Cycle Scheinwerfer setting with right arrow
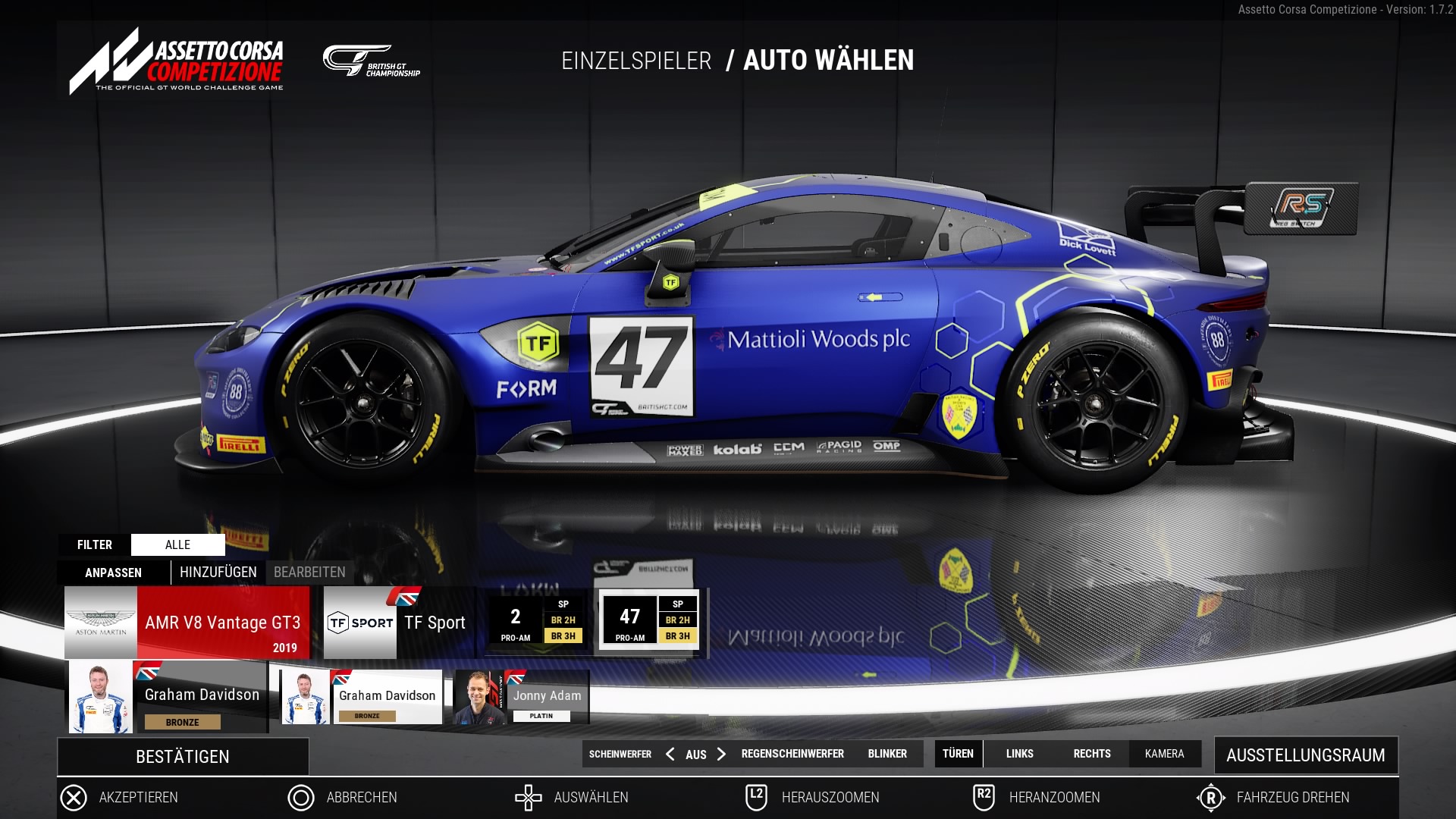 coord(721,754)
